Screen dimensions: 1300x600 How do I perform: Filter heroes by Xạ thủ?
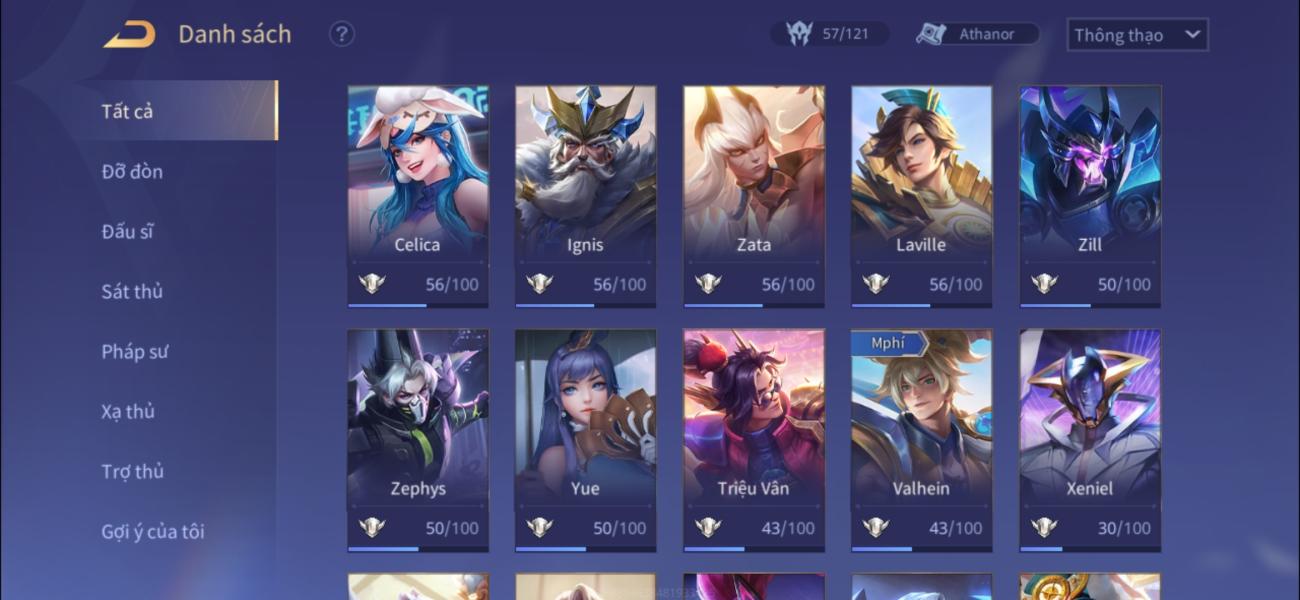tap(128, 411)
